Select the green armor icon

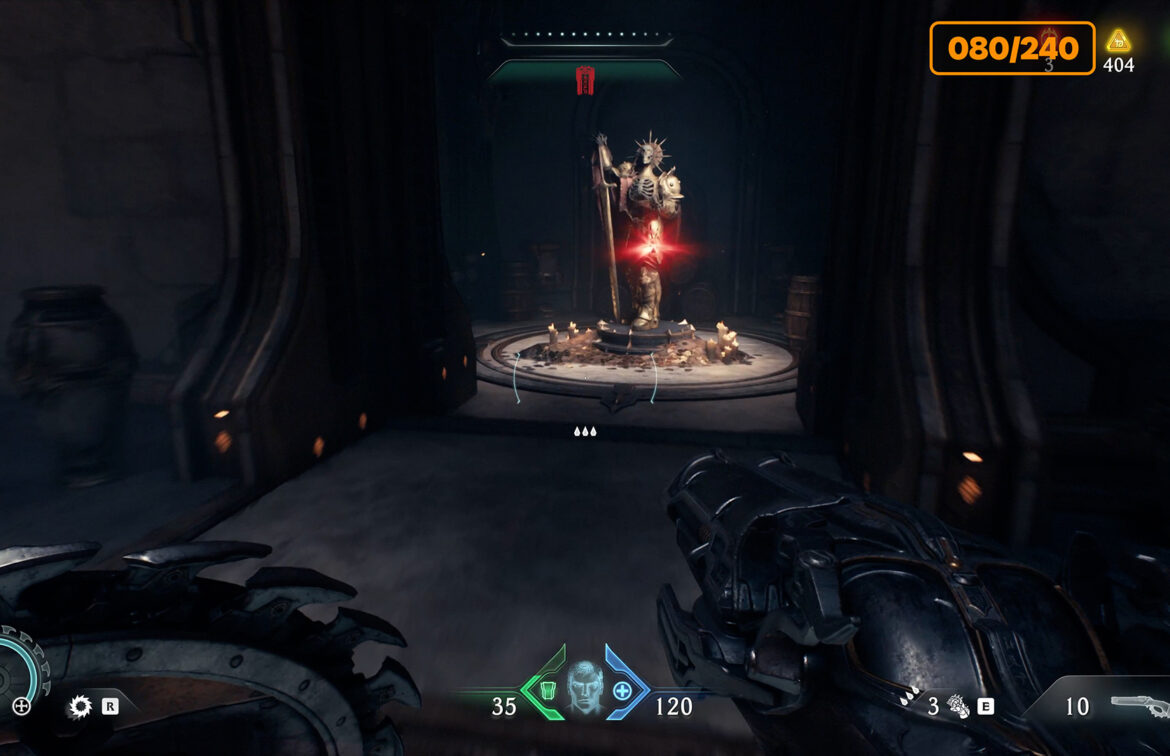point(545,690)
